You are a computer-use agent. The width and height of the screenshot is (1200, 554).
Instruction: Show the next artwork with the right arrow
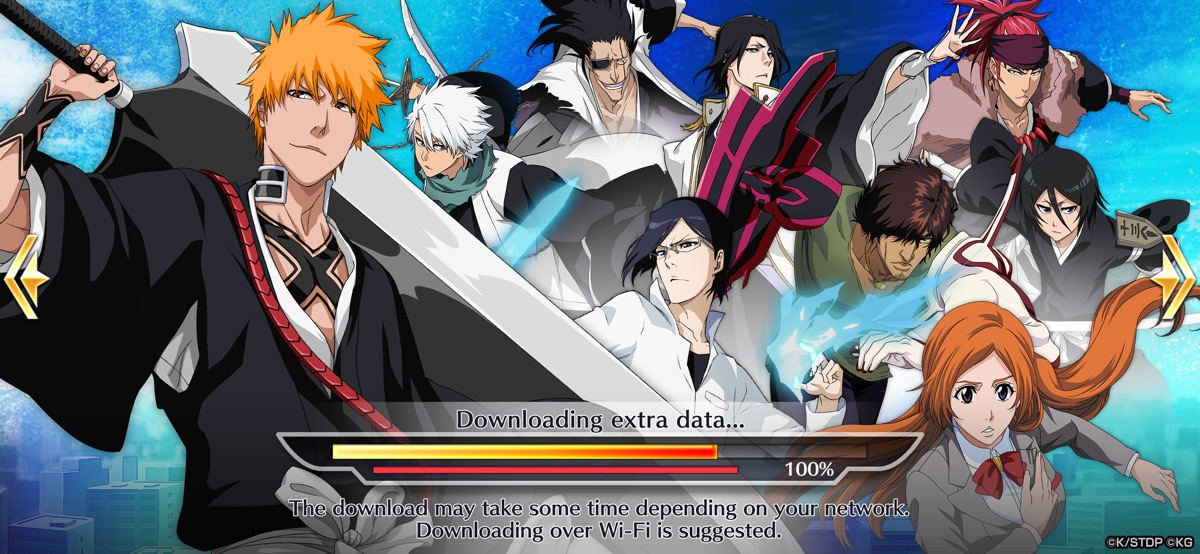tap(1174, 277)
